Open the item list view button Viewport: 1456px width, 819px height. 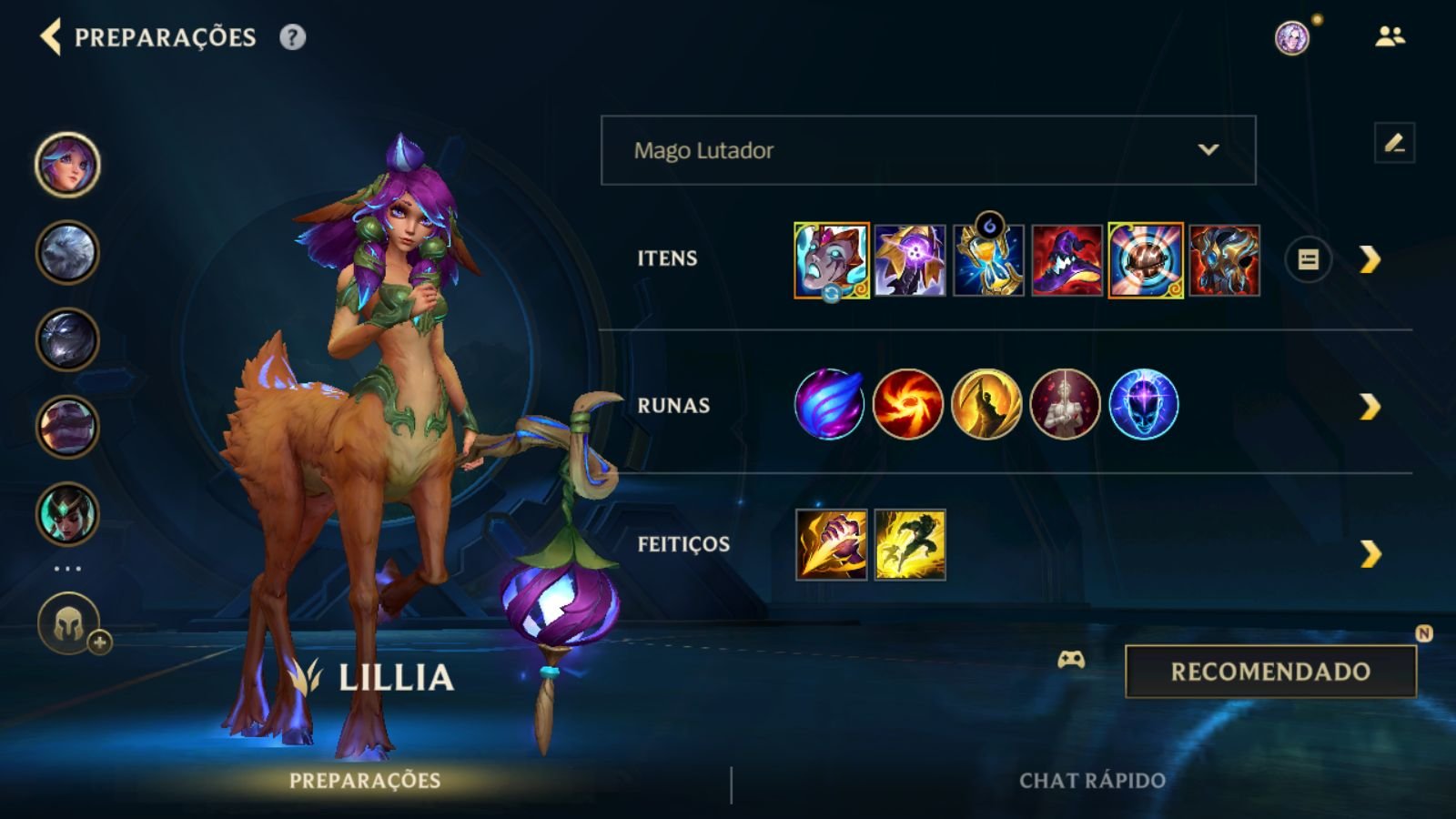coord(1308,260)
